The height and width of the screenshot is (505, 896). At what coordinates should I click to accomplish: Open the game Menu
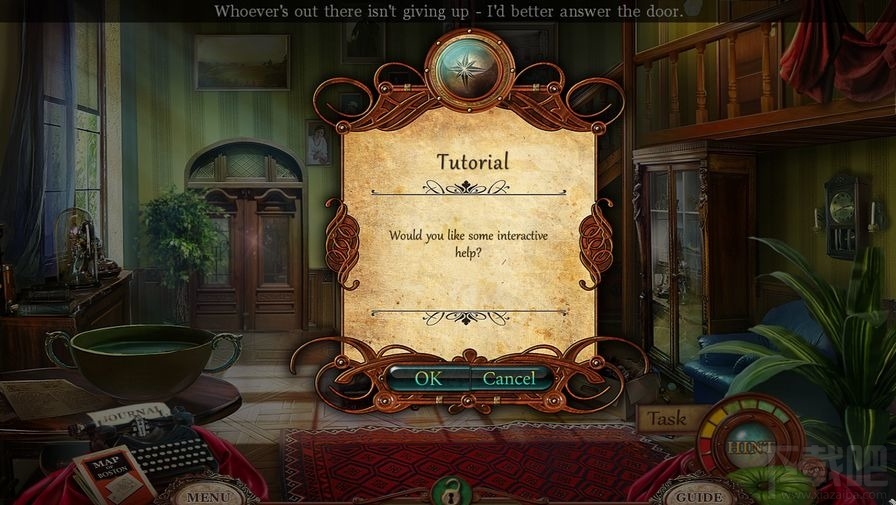pos(208,495)
